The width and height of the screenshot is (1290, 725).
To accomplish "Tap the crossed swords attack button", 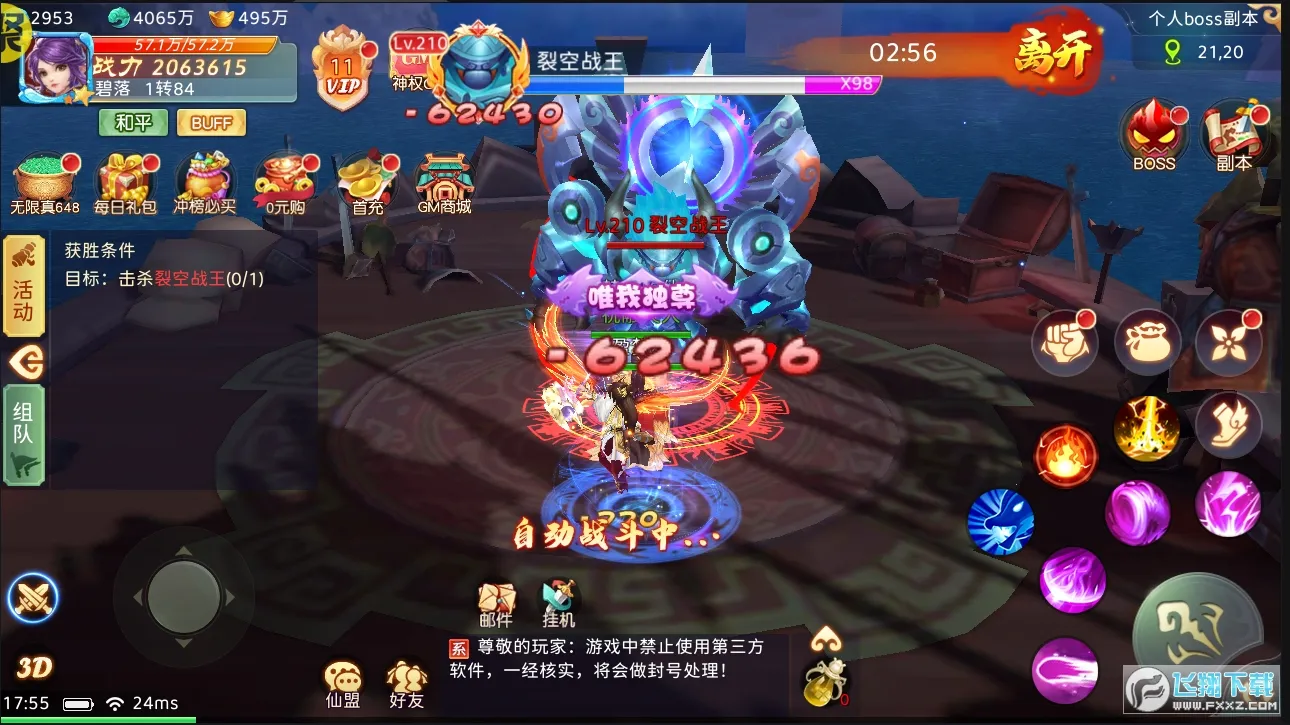I will [35, 598].
